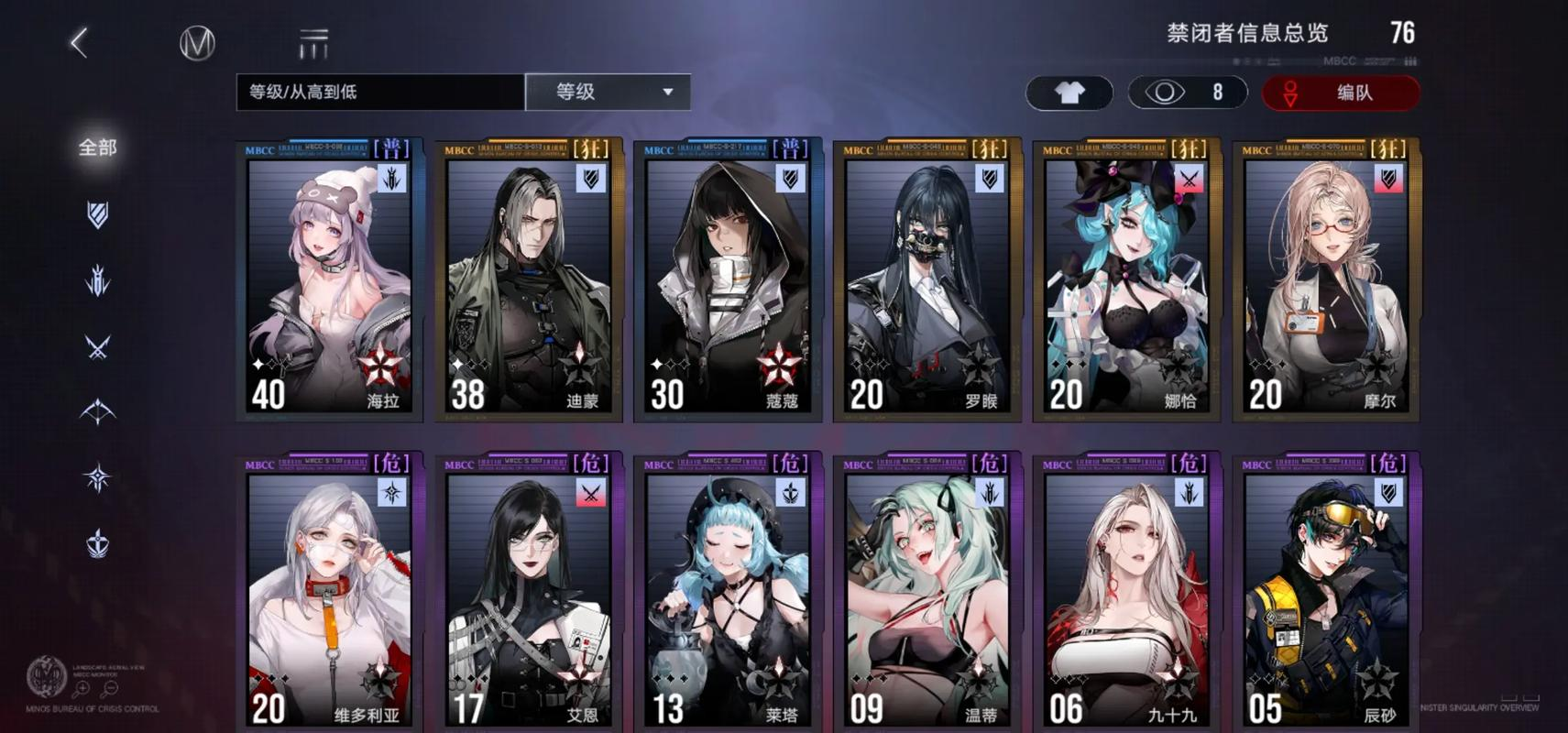Open the shirt outfit button

coord(1069,93)
